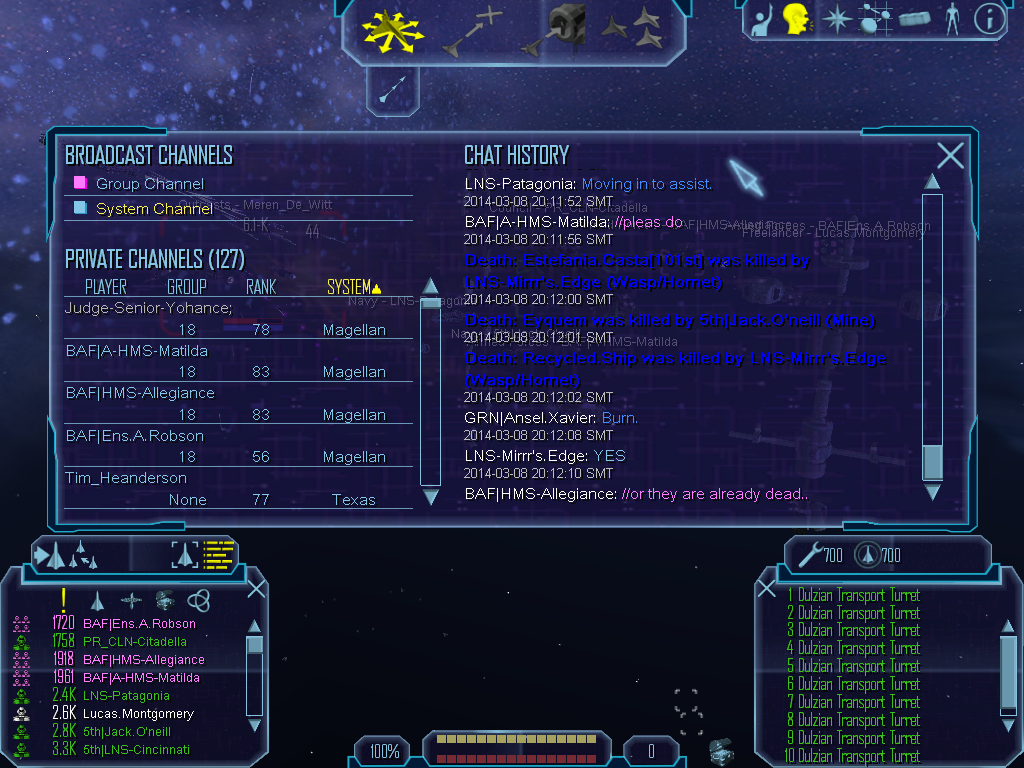
Task: Close the chat window
Action: tap(950, 155)
